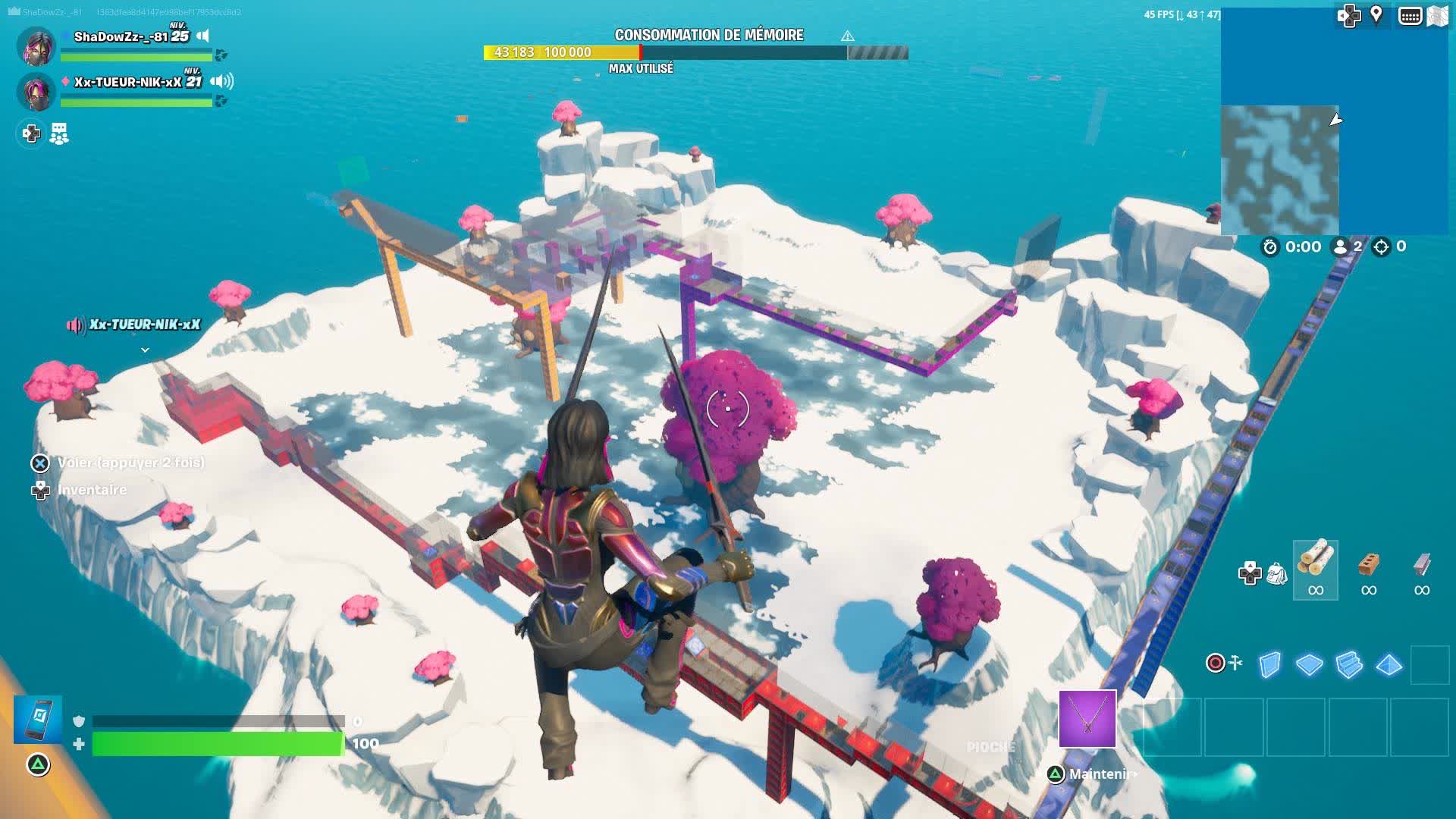1456x819 pixels.
Task: Select the wood building material slot
Action: [x=1315, y=569]
